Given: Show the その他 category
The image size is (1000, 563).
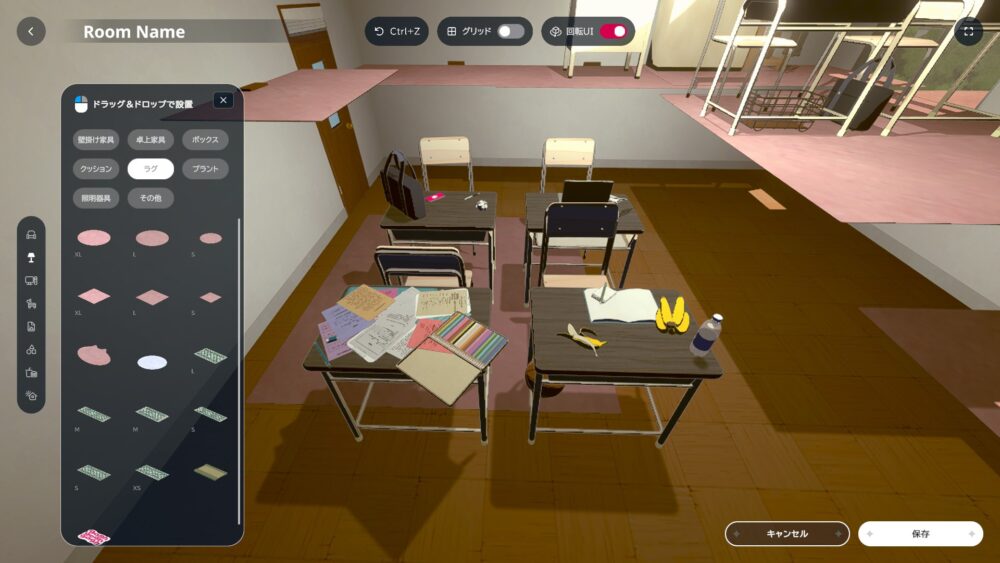Looking at the screenshot, I should 151,198.
